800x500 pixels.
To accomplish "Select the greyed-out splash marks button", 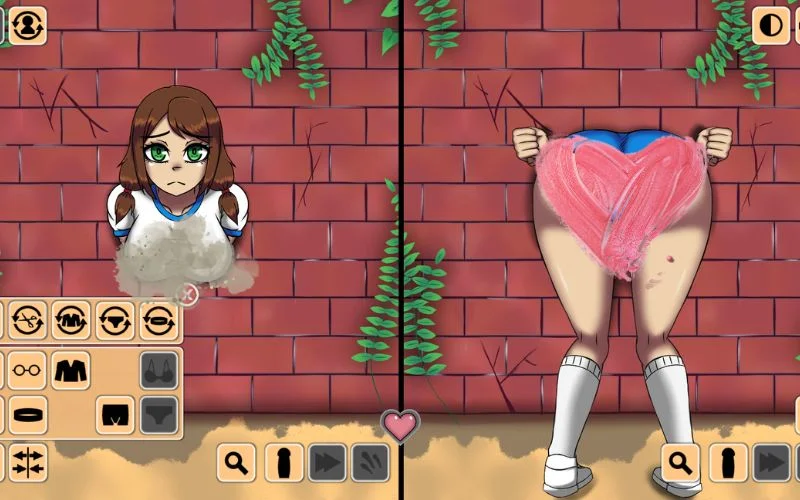I will point(370,462).
